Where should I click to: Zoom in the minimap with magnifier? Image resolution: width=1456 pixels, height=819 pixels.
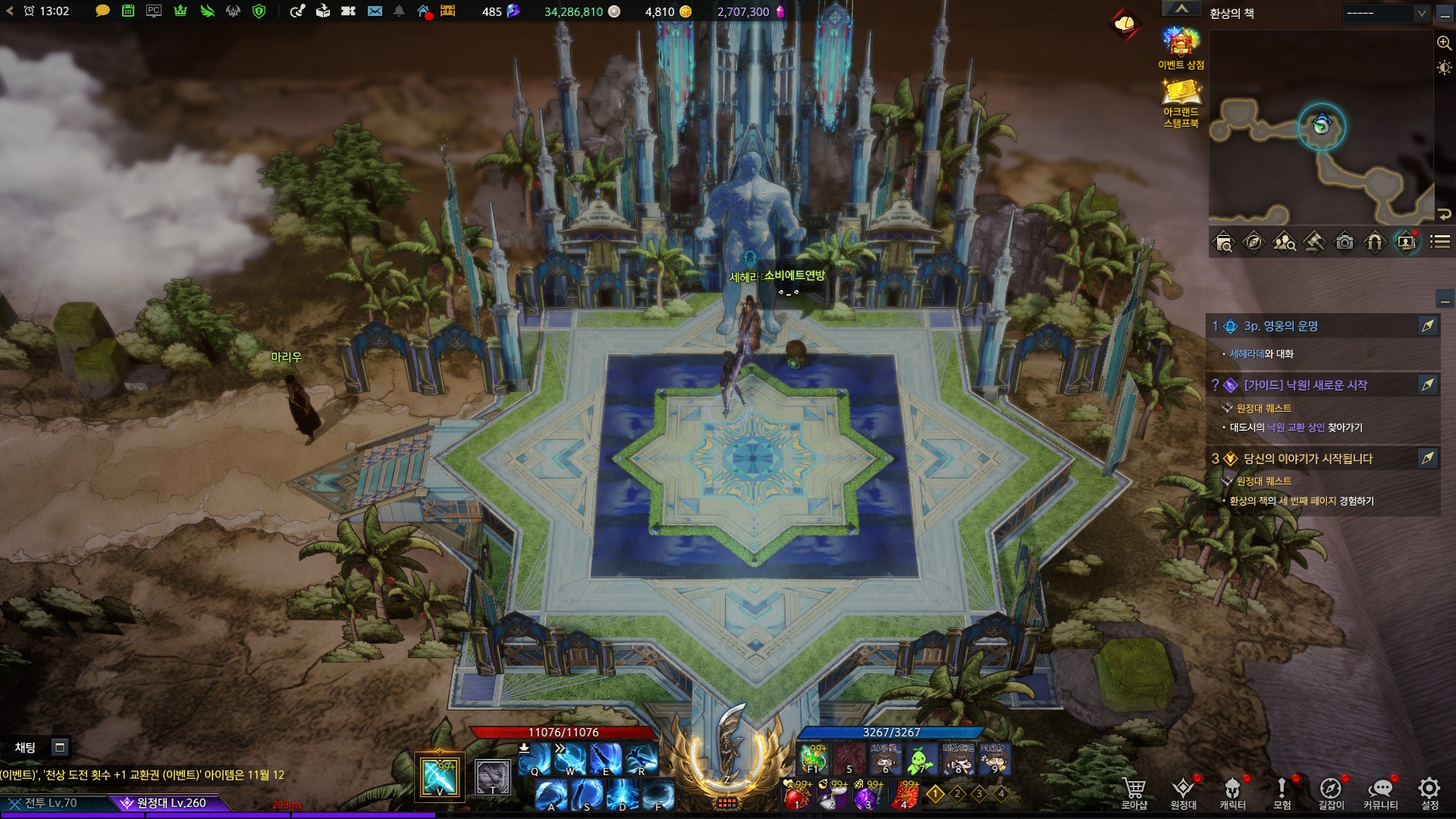point(1445,43)
